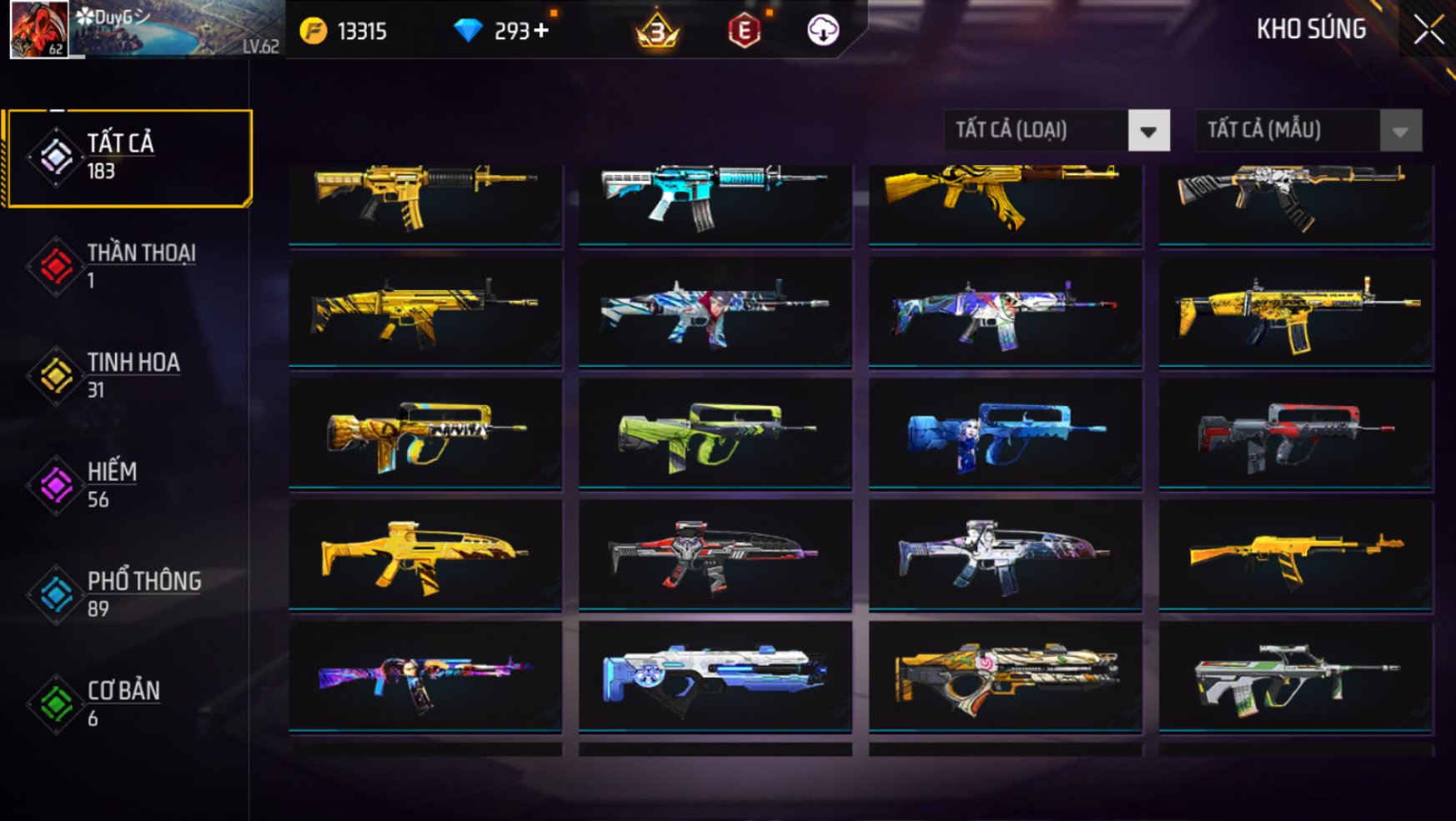Close the Kho Súng weapon vault
This screenshot has width=1456, height=821.
click(x=1428, y=30)
